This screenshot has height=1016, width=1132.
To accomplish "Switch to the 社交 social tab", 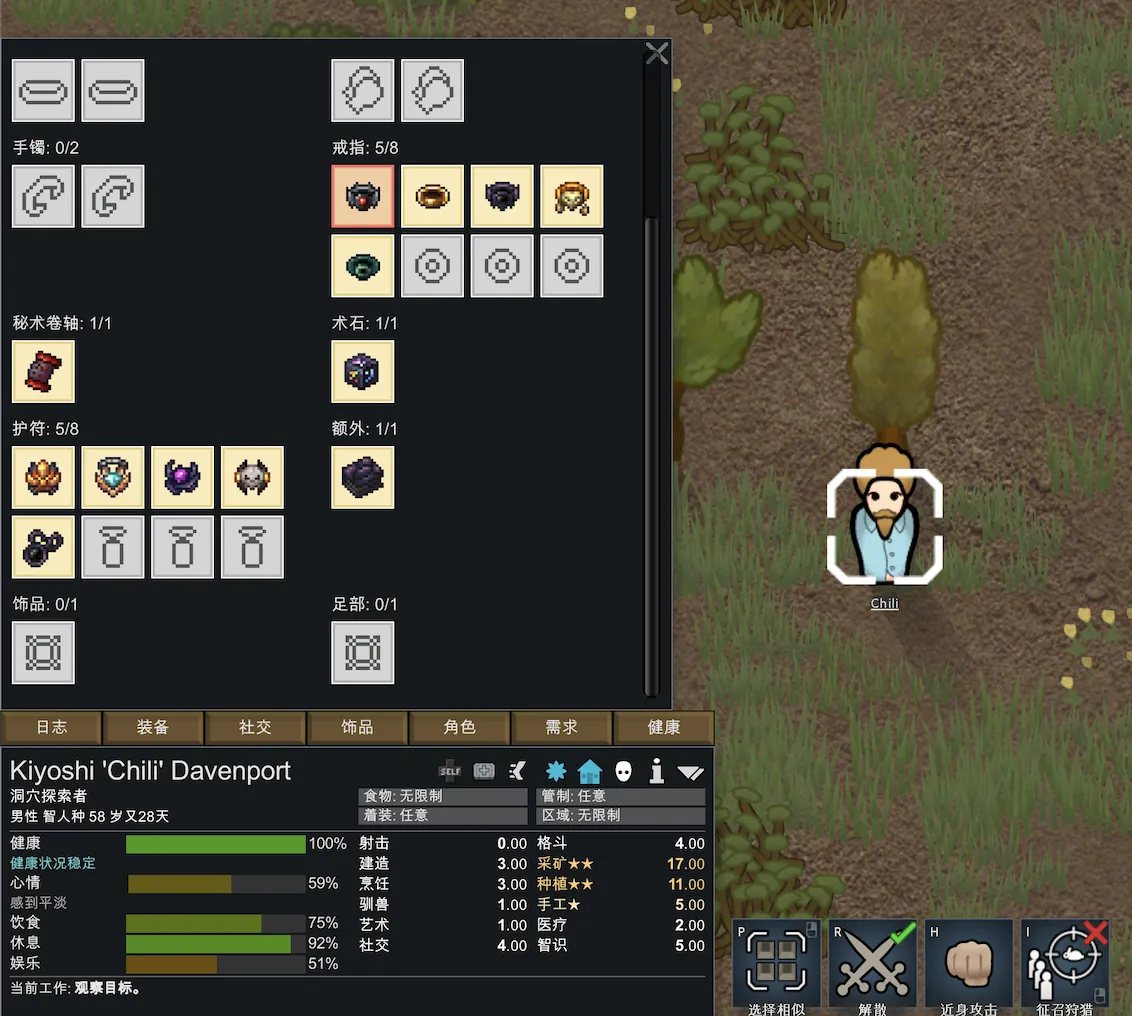I will coord(255,728).
